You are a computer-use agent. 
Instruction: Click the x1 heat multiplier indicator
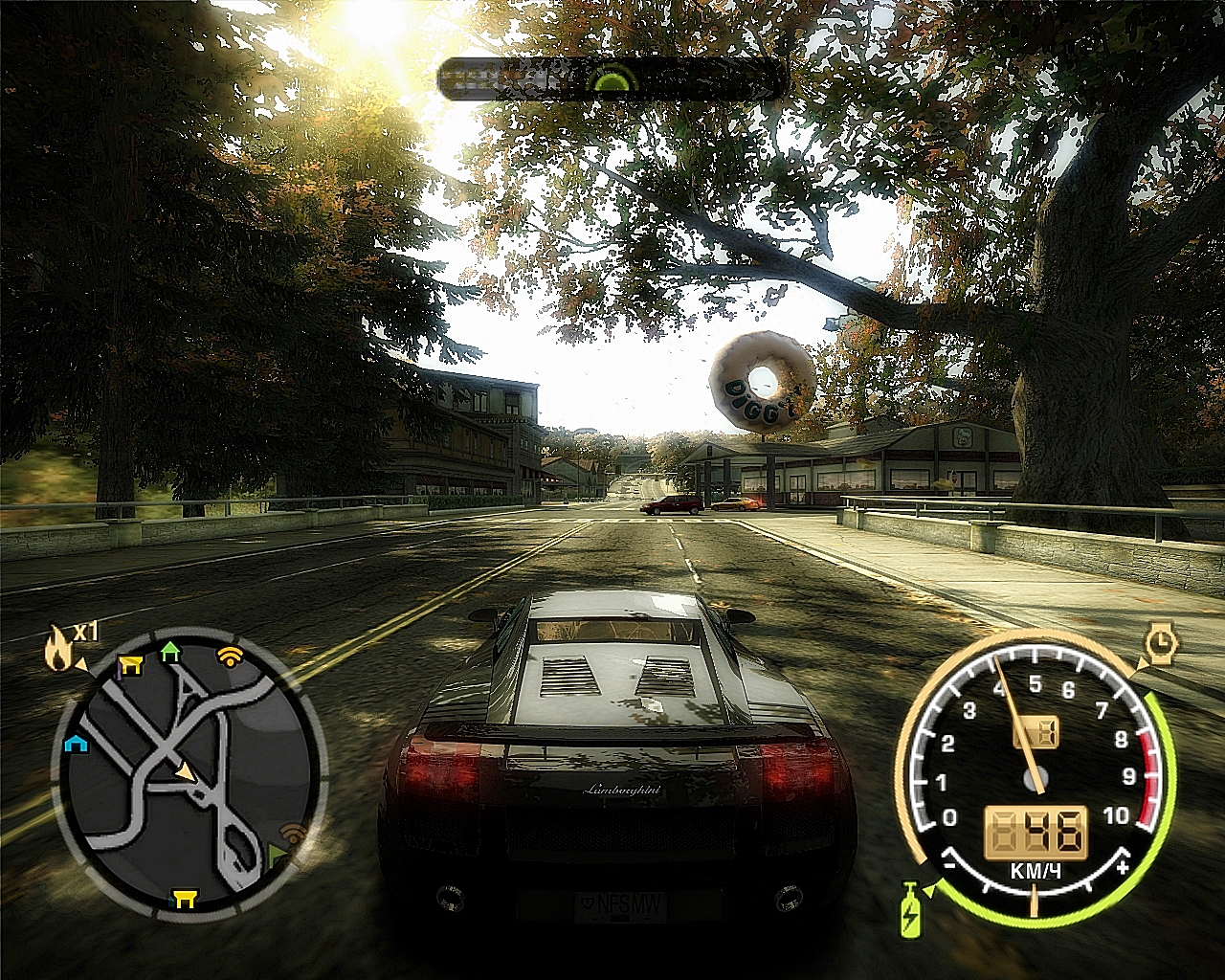[85, 631]
